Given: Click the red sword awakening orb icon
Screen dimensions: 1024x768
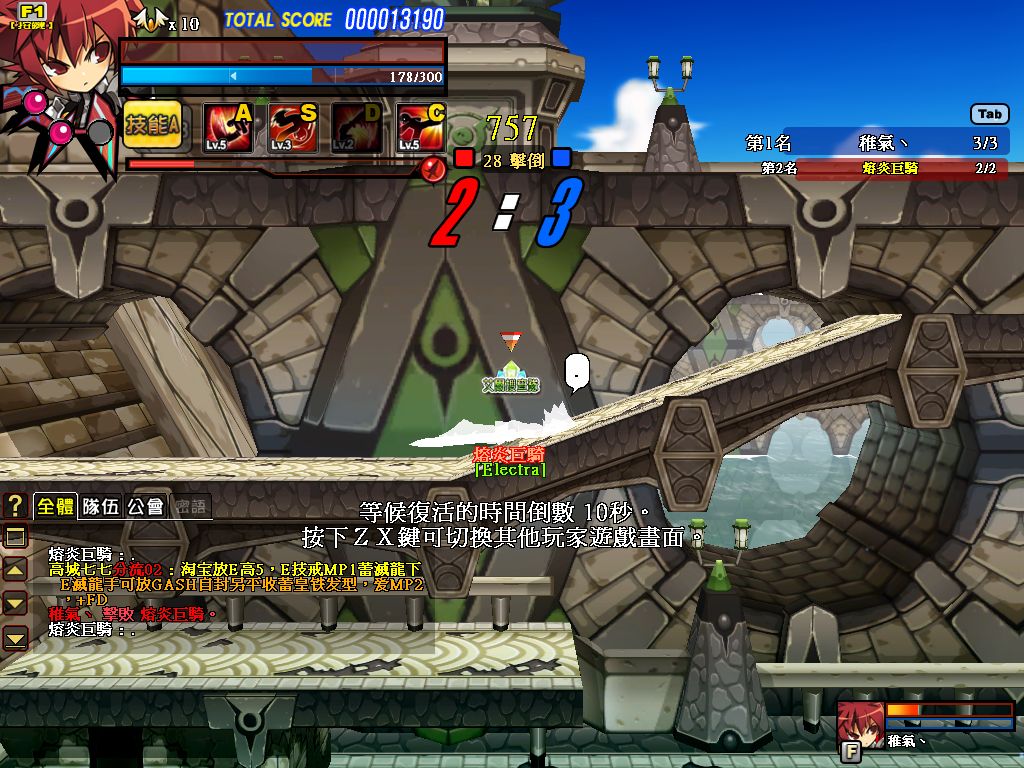Looking at the screenshot, I should (433, 167).
